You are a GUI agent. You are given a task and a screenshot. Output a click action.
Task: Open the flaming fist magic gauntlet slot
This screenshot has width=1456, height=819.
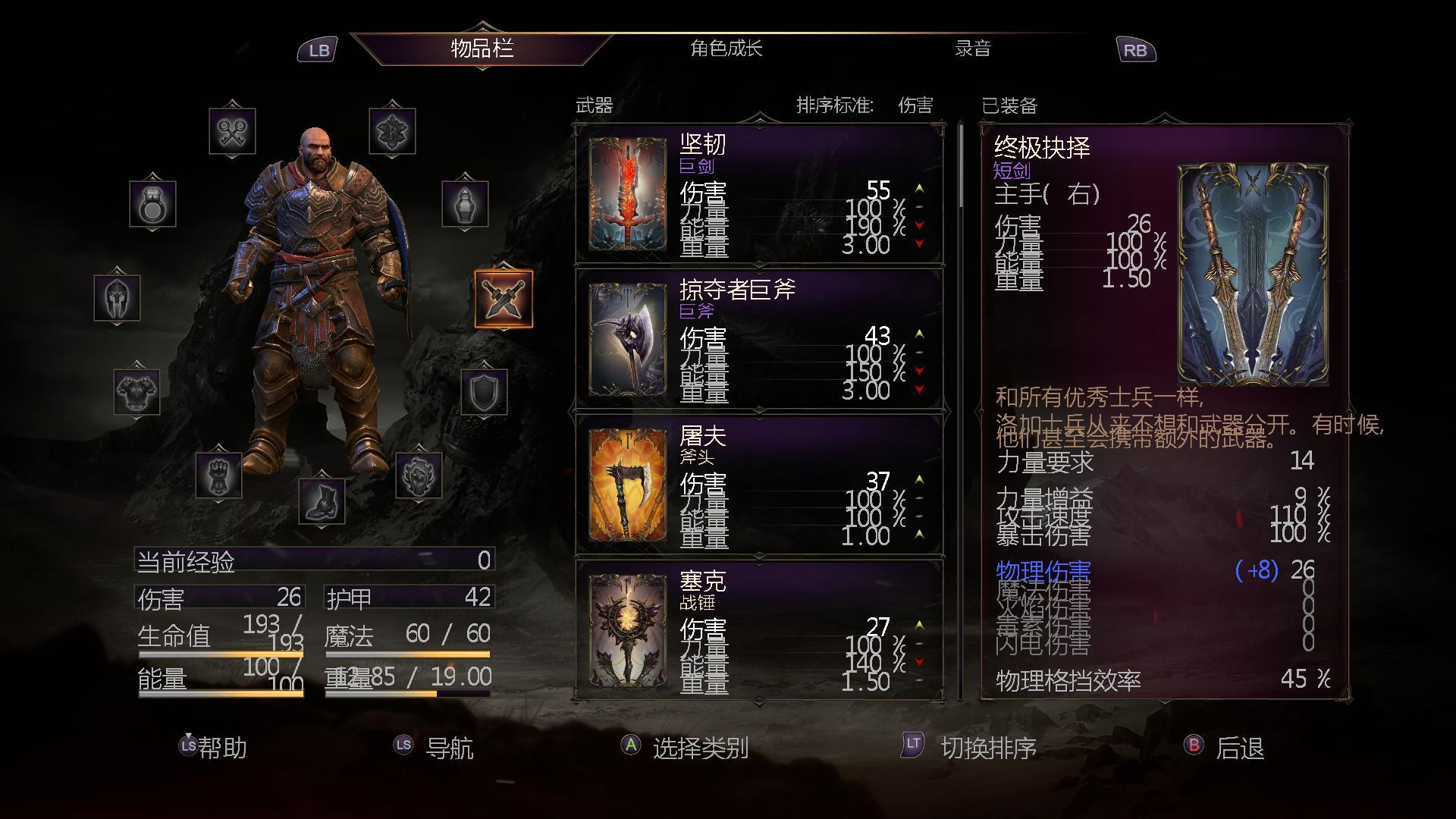point(419,475)
